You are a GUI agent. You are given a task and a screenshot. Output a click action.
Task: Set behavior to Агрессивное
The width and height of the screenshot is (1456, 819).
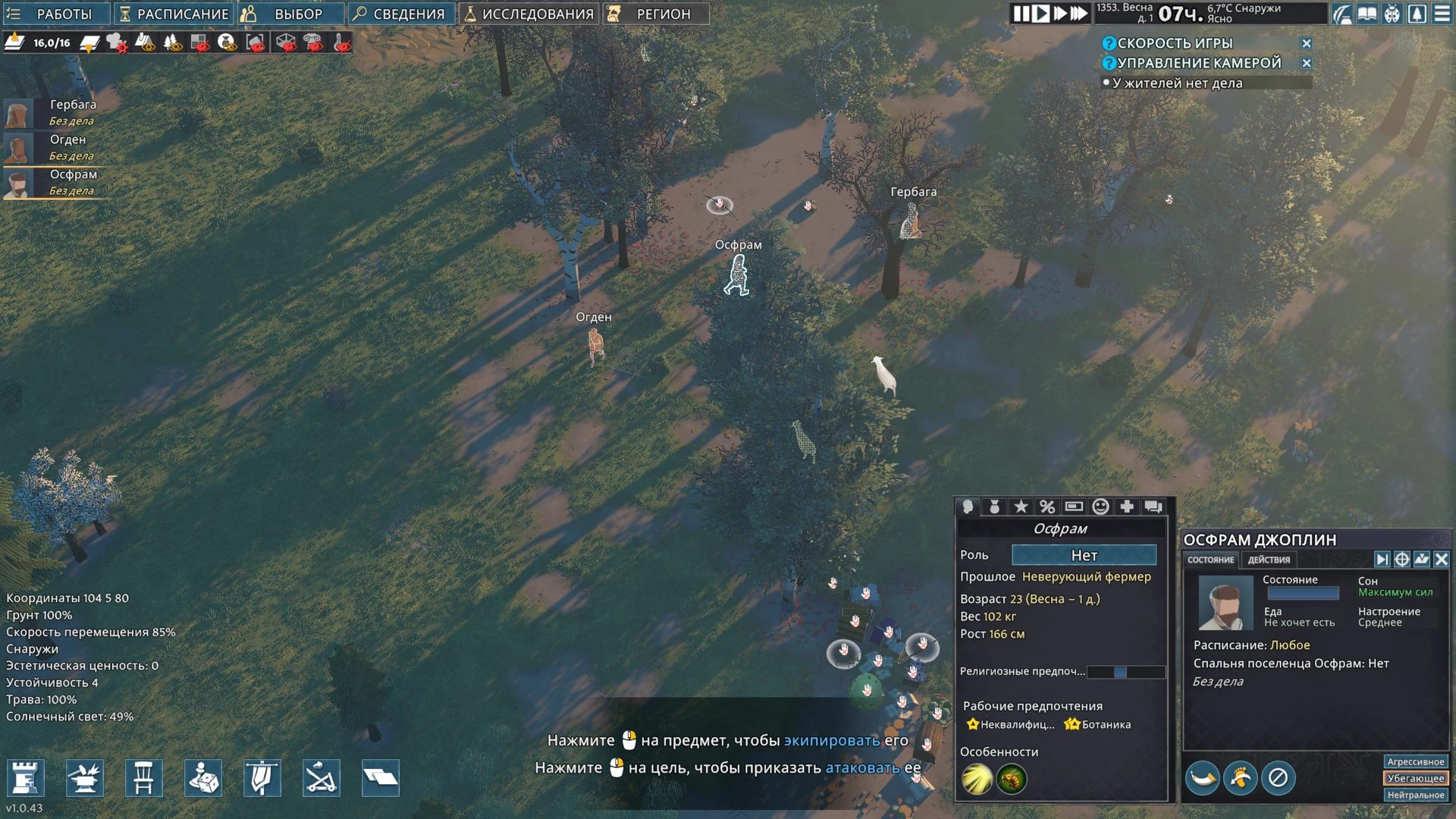click(x=1415, y=761)
